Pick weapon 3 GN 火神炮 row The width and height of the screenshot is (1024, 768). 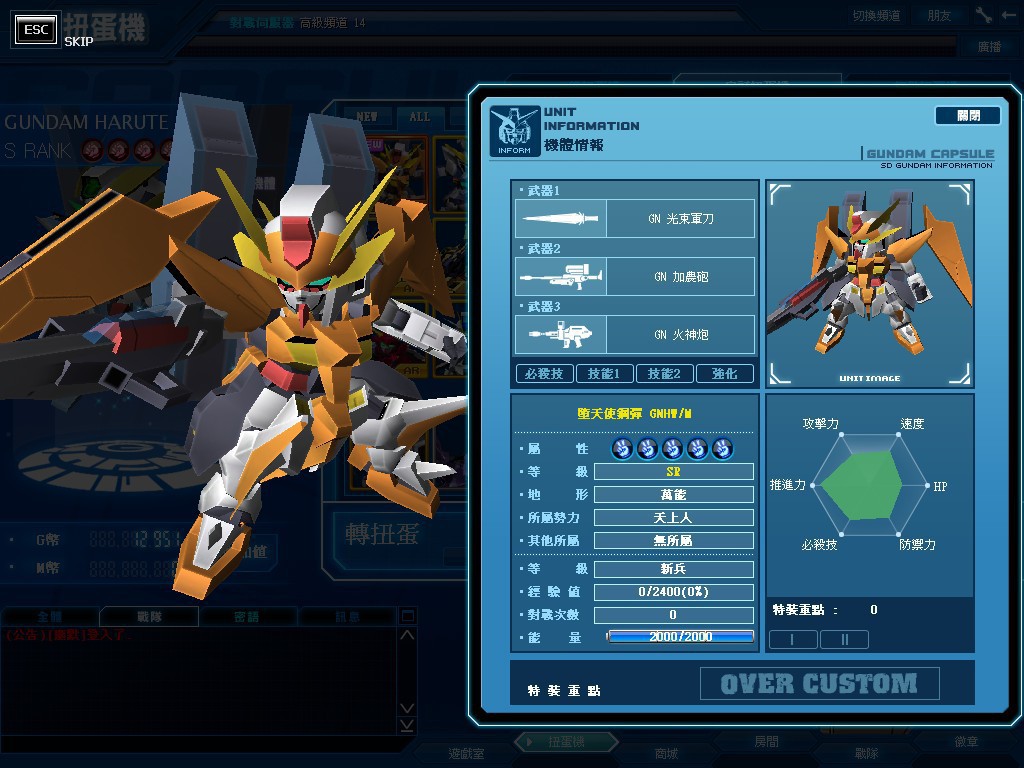pyautogui.click(x=635, y=334)
